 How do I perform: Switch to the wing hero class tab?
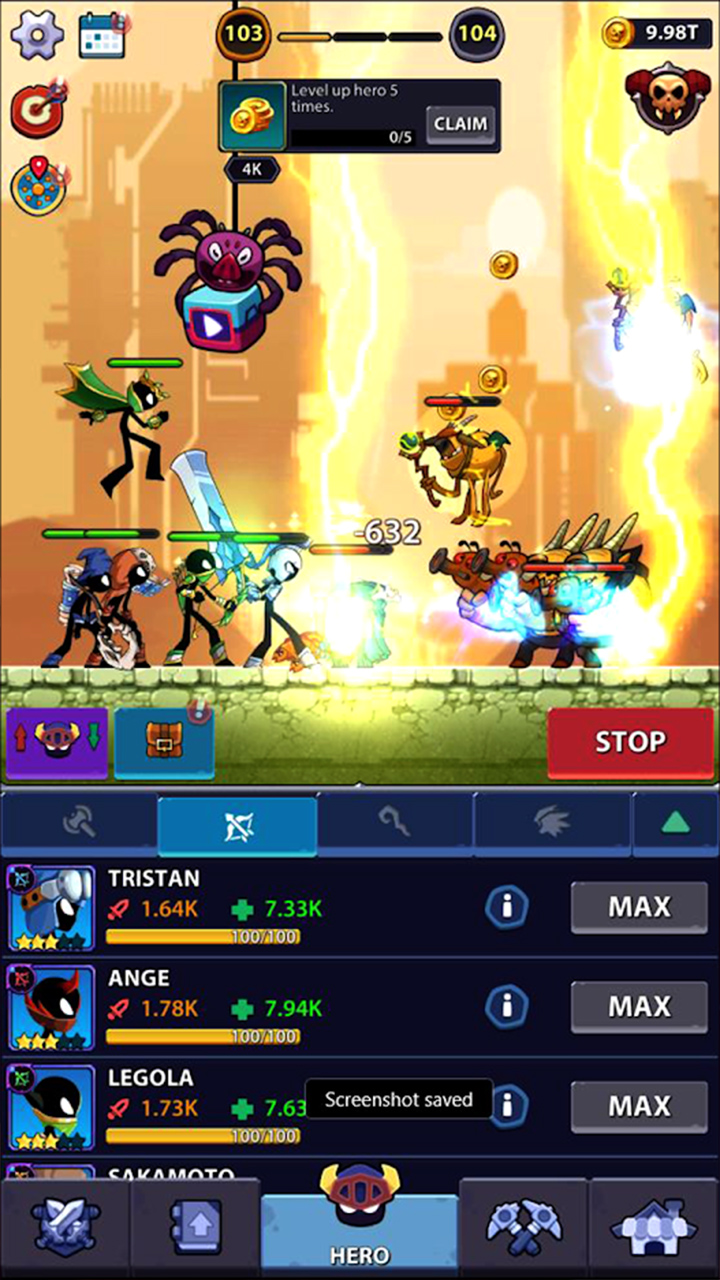(x=552, y=826)
